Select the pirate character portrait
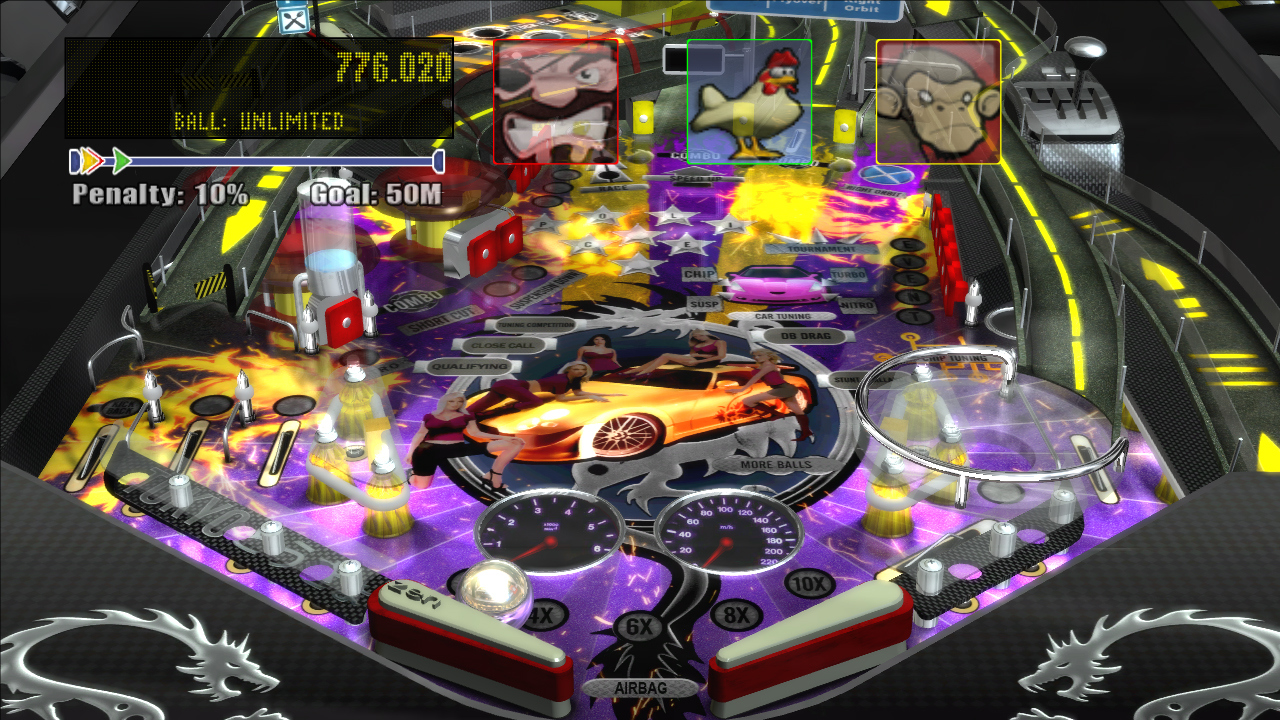 click(x=555, y=101)
